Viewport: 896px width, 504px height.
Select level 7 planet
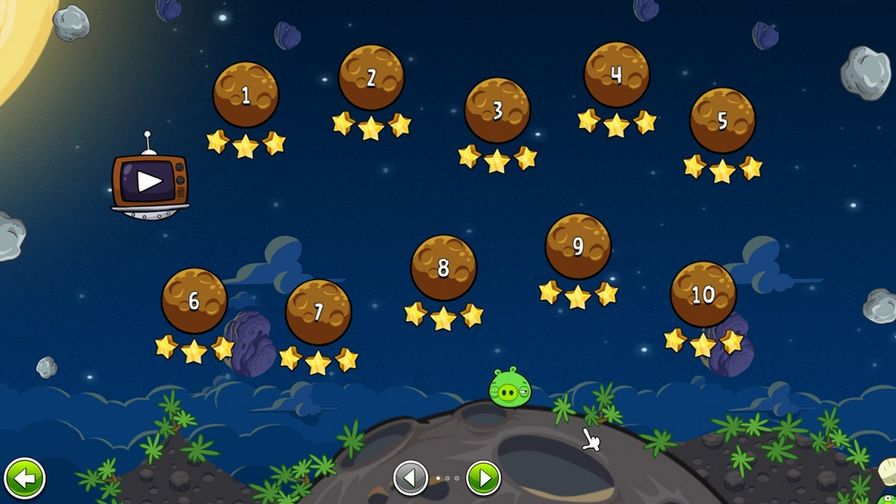[318, 312]
